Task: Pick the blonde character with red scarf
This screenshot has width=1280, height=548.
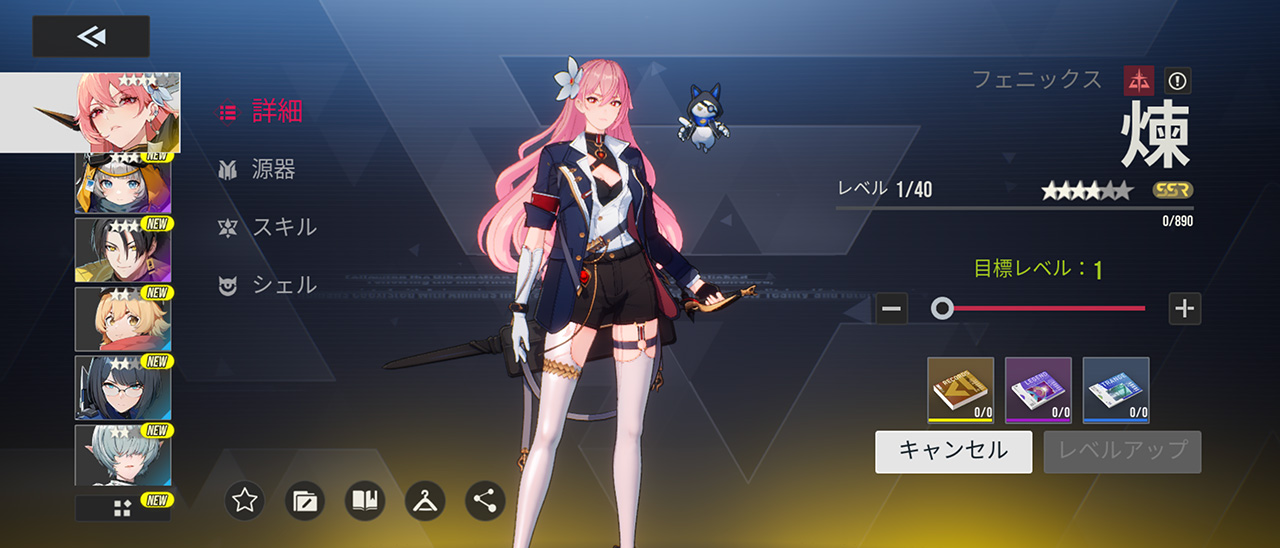Action: coord(123,318)
